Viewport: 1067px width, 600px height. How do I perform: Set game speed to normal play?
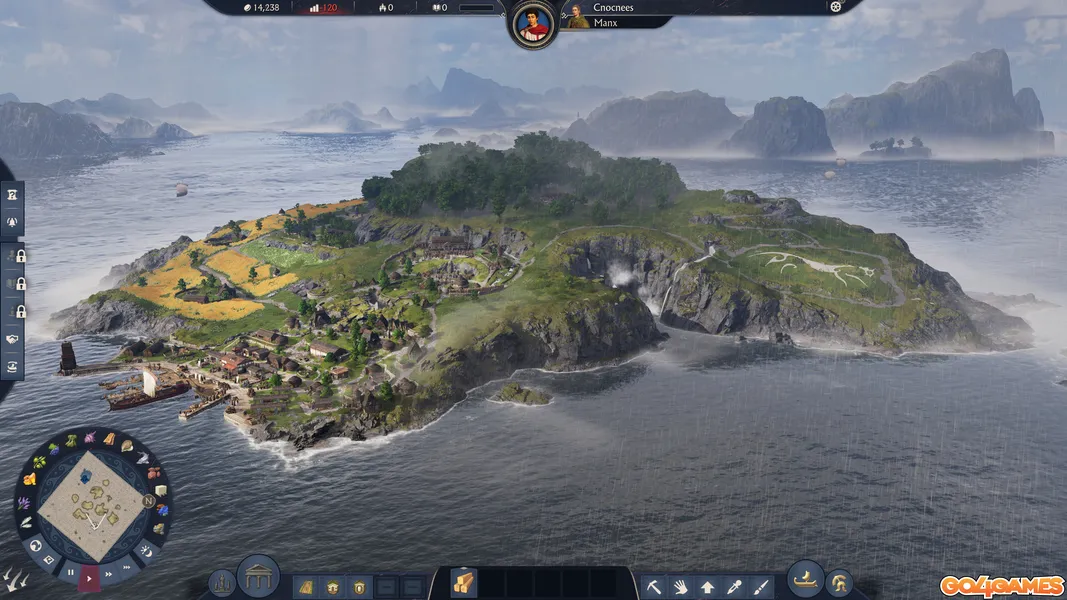pos(90,577)
